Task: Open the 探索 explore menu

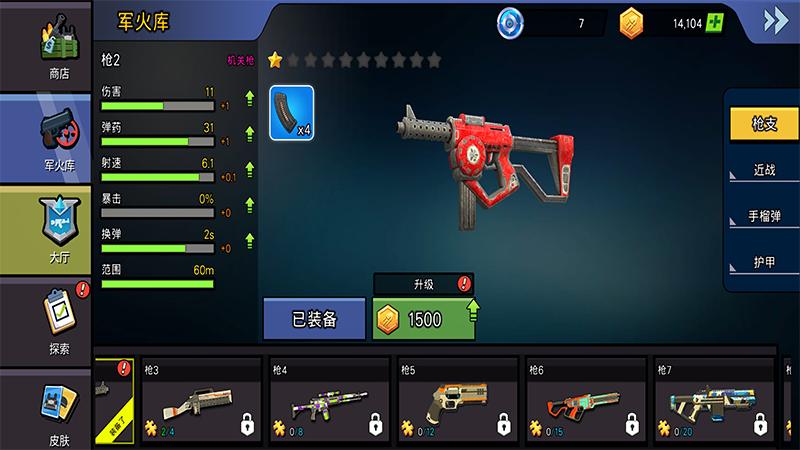Action: coord(58,322)
